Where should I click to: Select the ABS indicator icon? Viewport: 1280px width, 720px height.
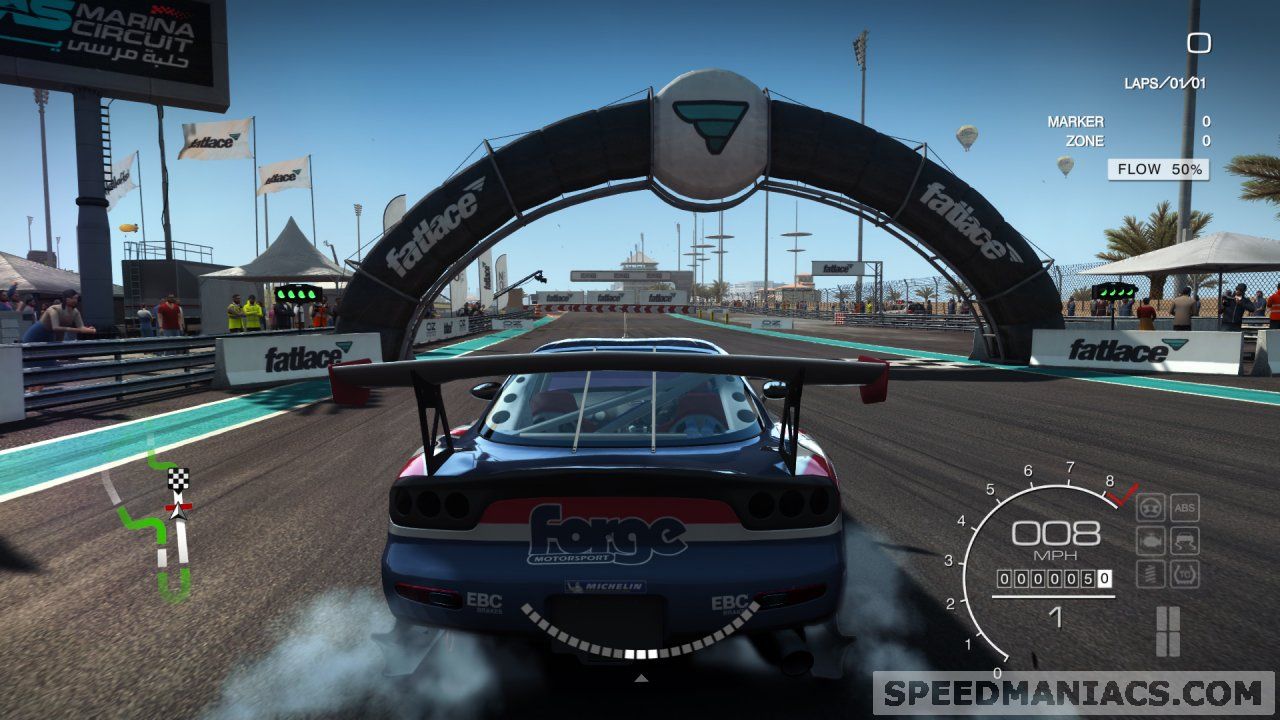(1185, 508)
